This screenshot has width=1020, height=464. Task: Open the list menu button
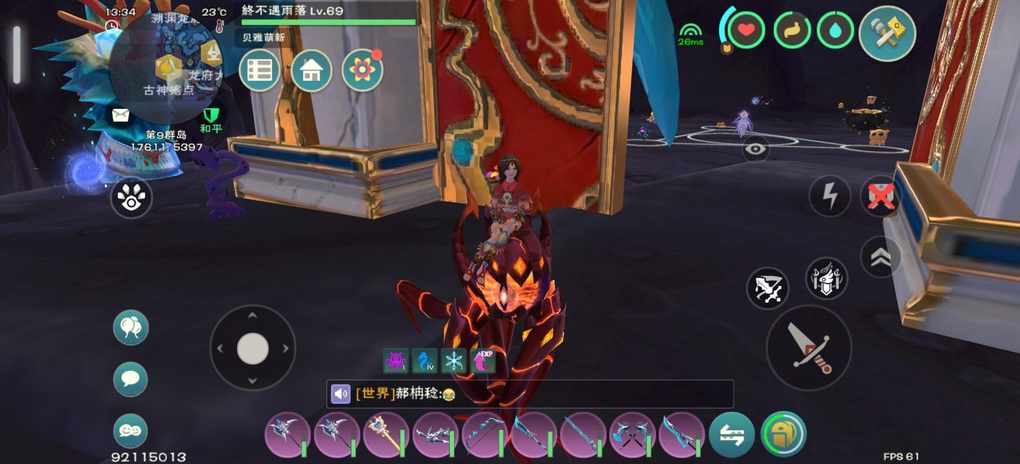pos(260,70)
